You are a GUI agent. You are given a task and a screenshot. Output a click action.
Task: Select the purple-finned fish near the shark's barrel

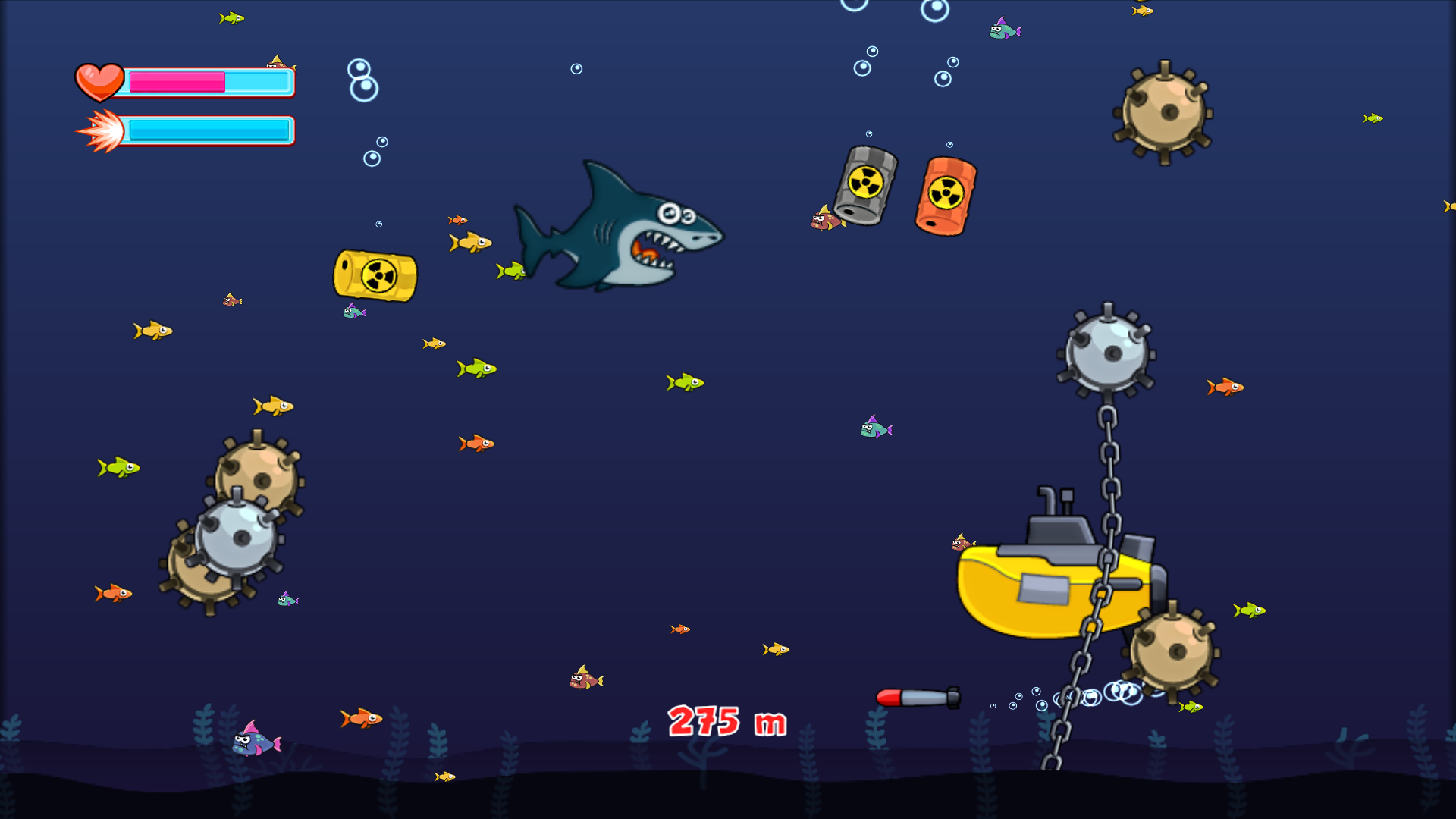coord(353,312)
